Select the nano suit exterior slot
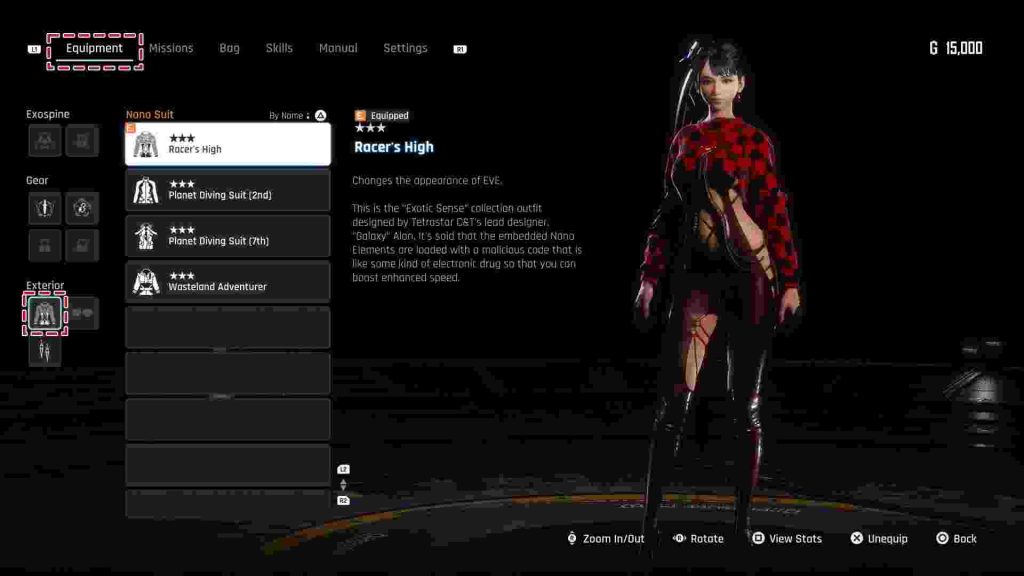The width and height of the screenshot is (1024, 576). 45,314
